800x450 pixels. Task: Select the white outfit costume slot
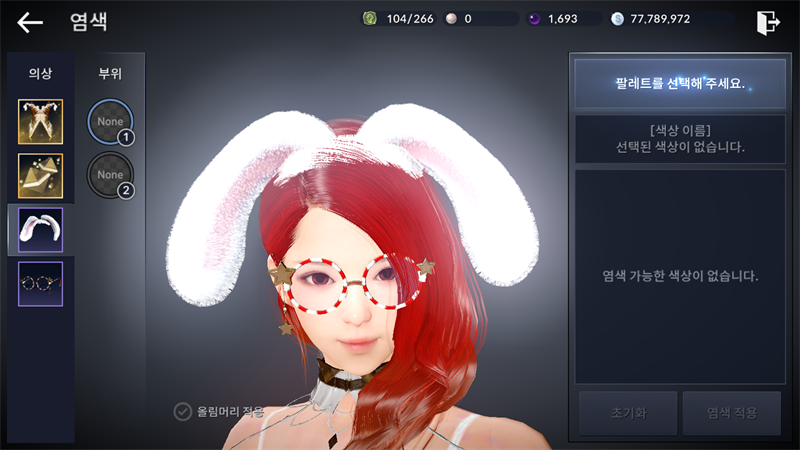(40, 122)
